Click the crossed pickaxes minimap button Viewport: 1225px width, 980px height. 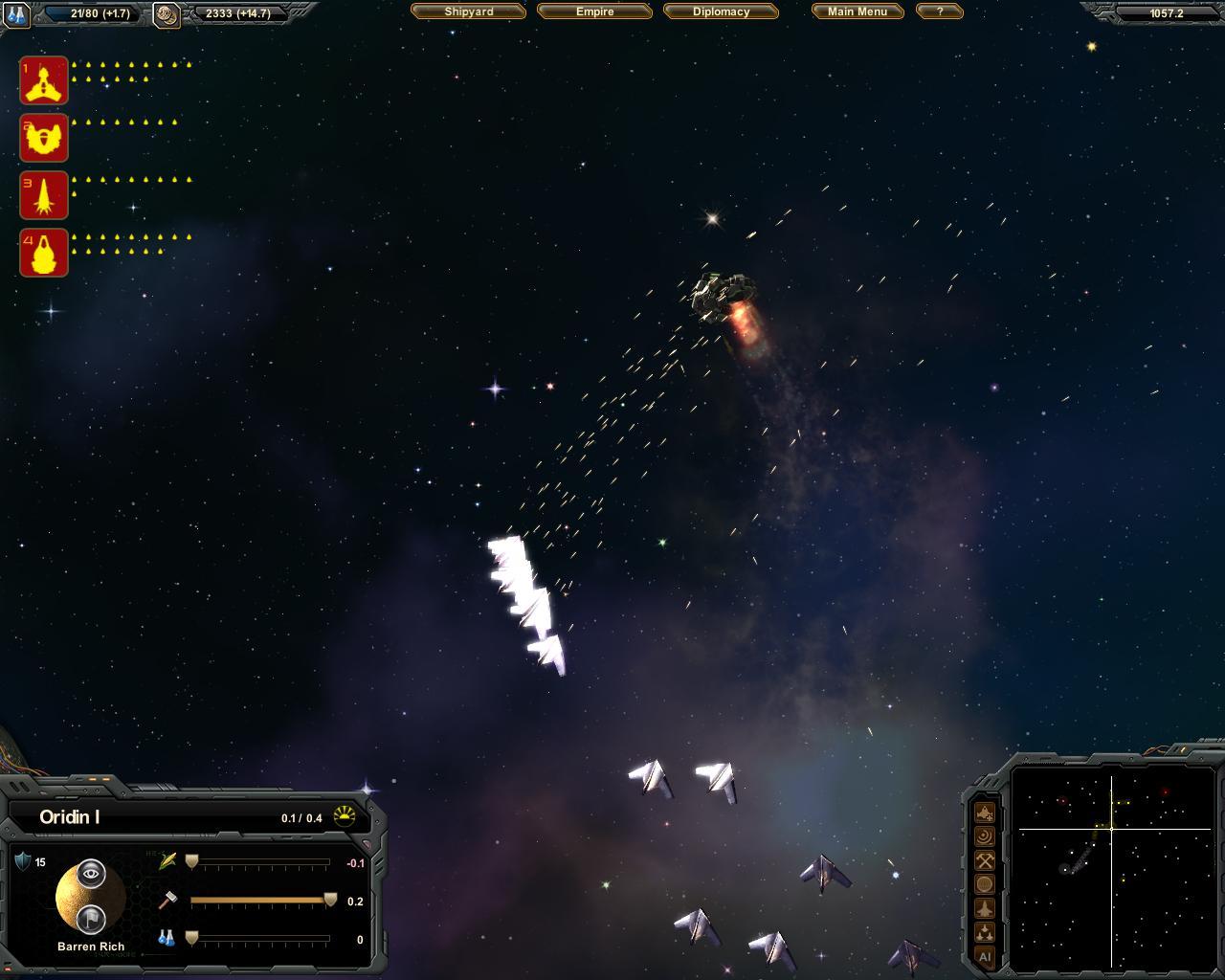(984, 860)
